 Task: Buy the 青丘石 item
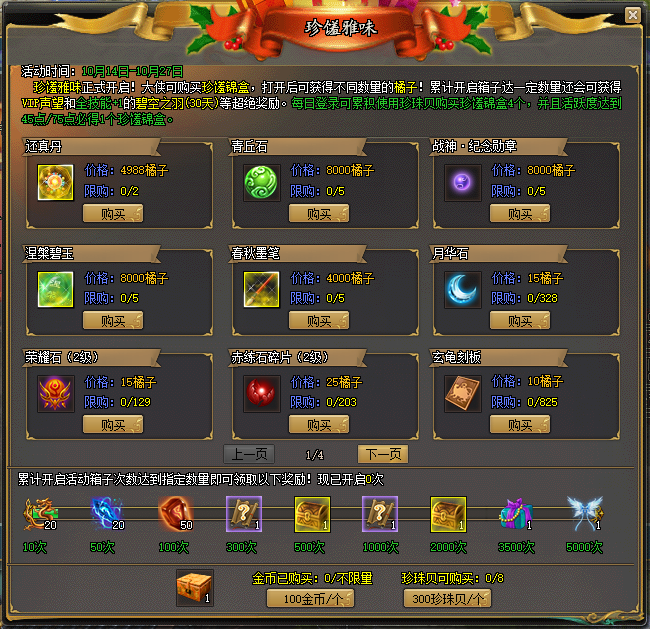(x=319, y=213)
